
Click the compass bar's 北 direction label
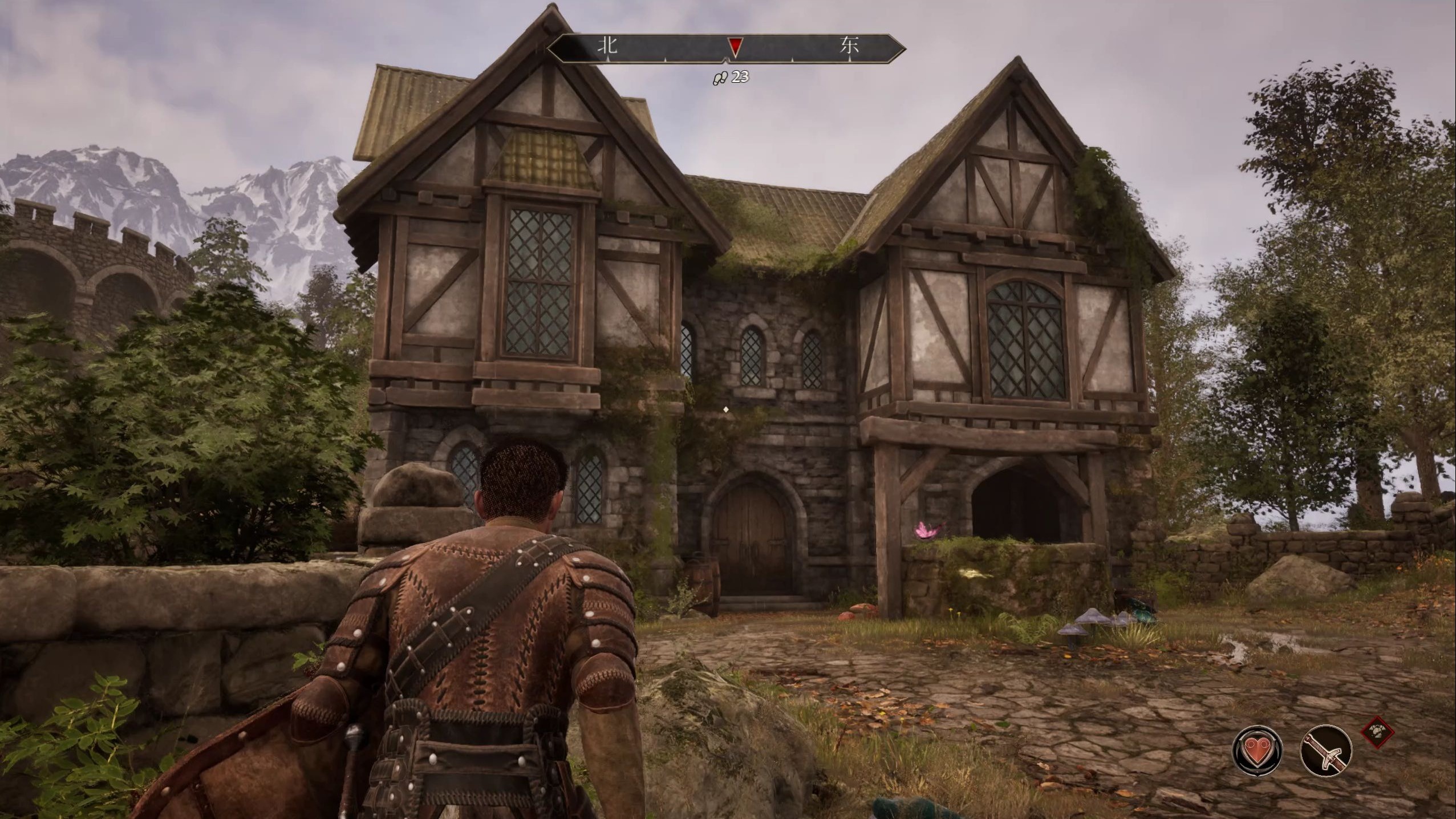pos(607,46)
